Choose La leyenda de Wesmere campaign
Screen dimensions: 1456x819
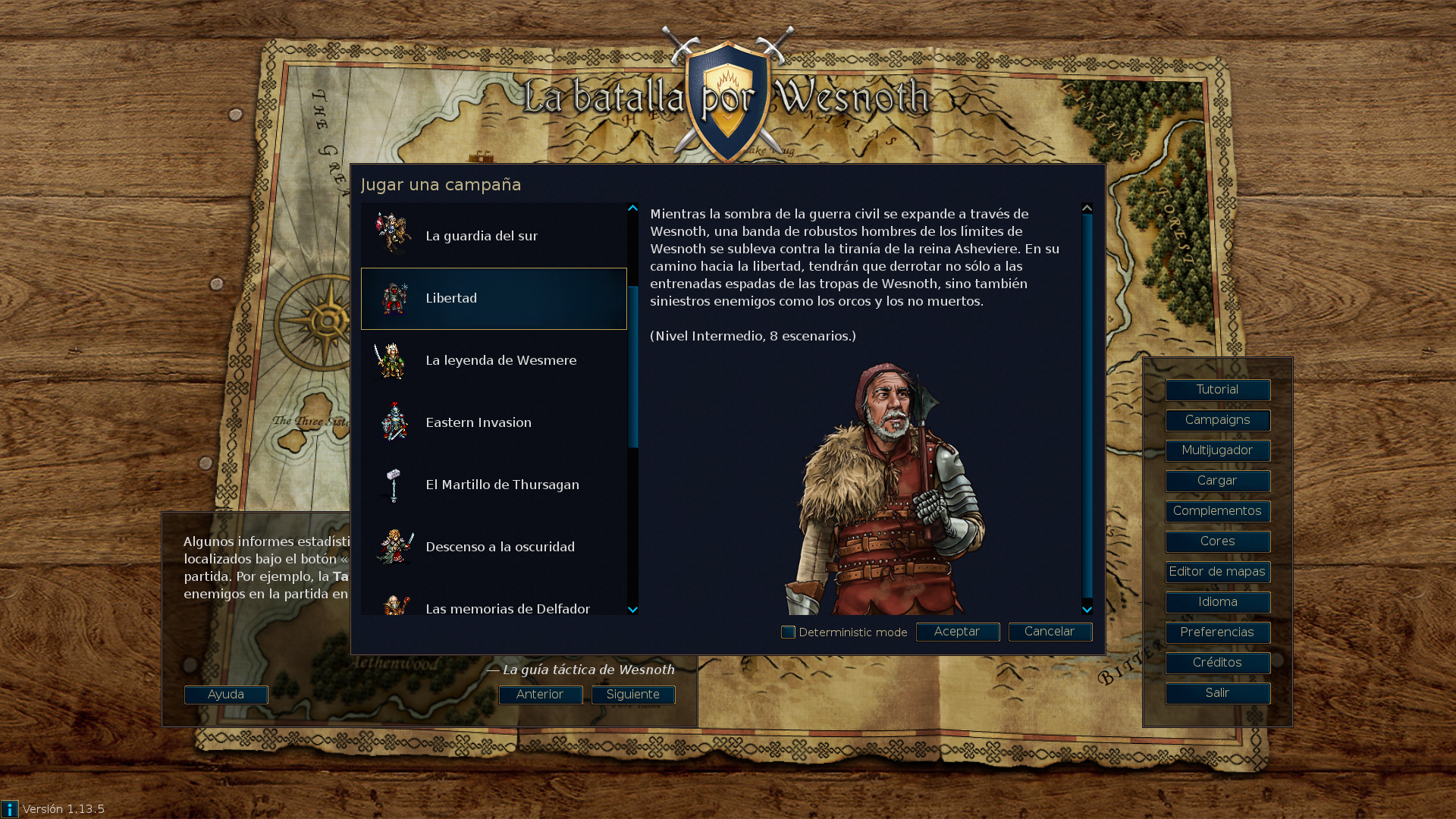pos(493,360)
